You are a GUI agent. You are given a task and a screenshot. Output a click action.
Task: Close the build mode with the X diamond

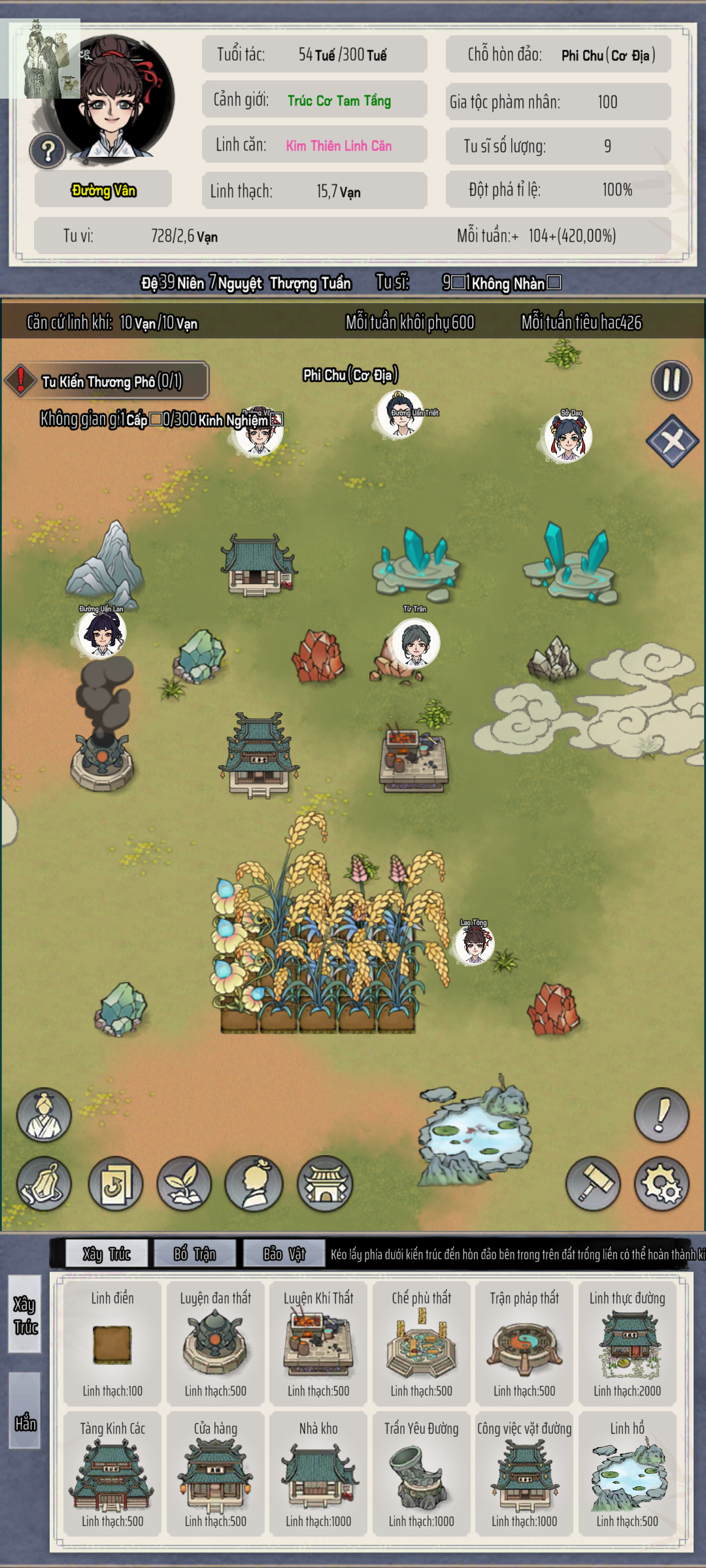672,441
